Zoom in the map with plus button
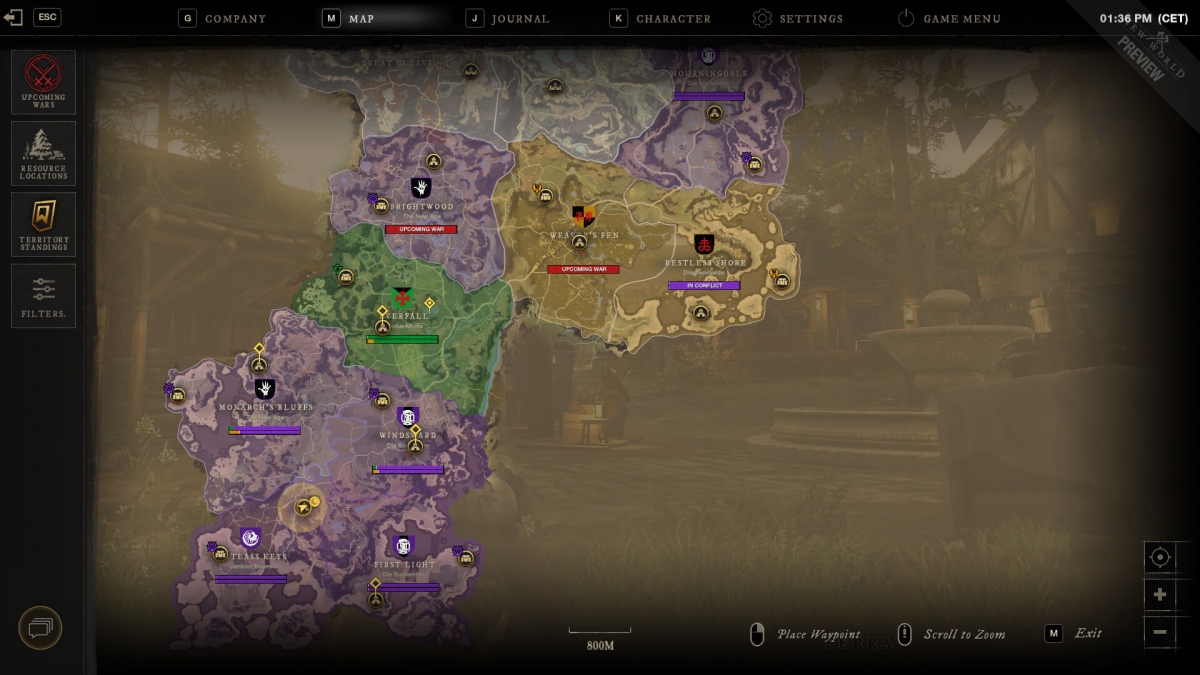 (x=1160, y=595)
